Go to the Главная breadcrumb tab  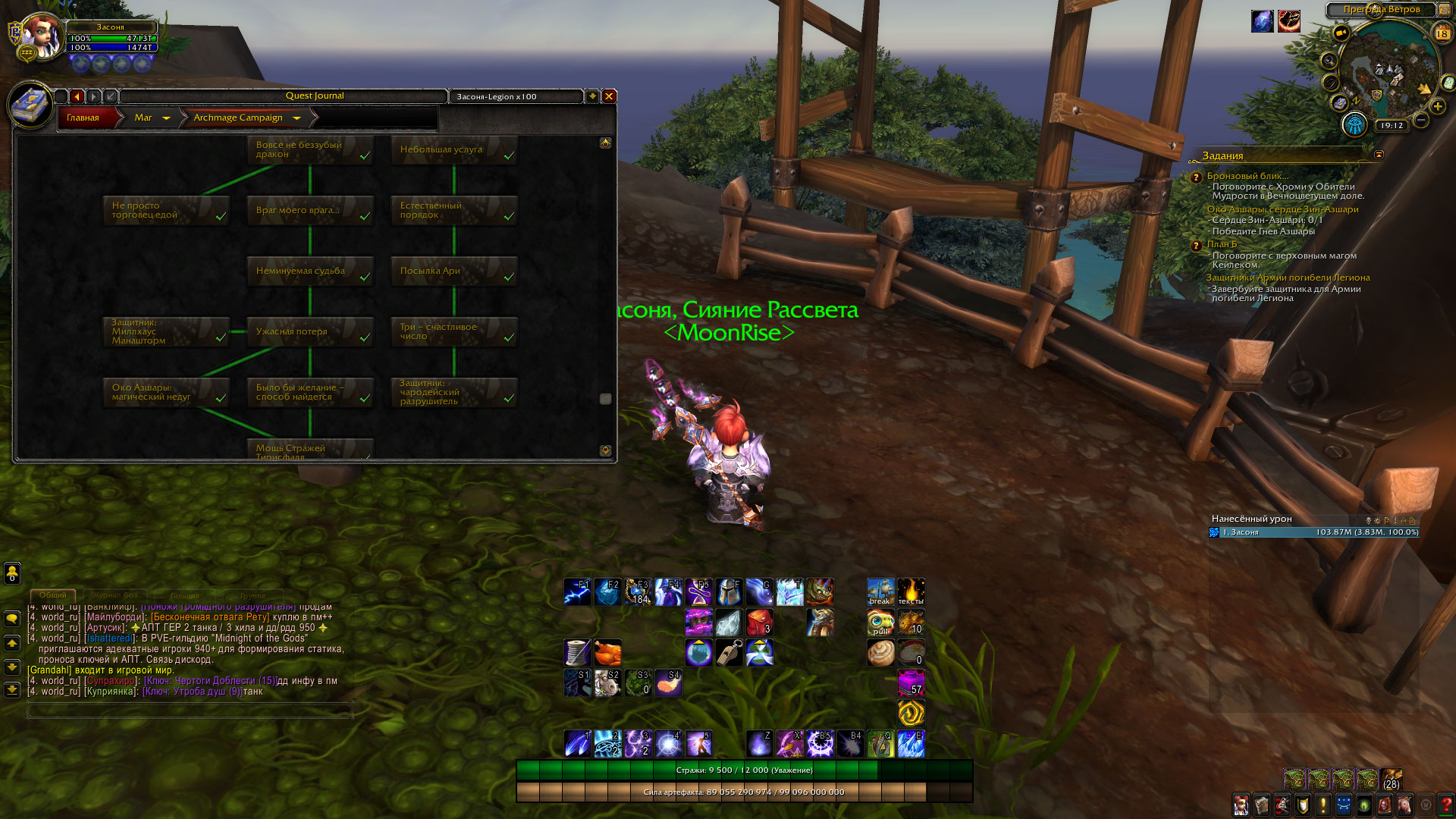click(83, 118)
